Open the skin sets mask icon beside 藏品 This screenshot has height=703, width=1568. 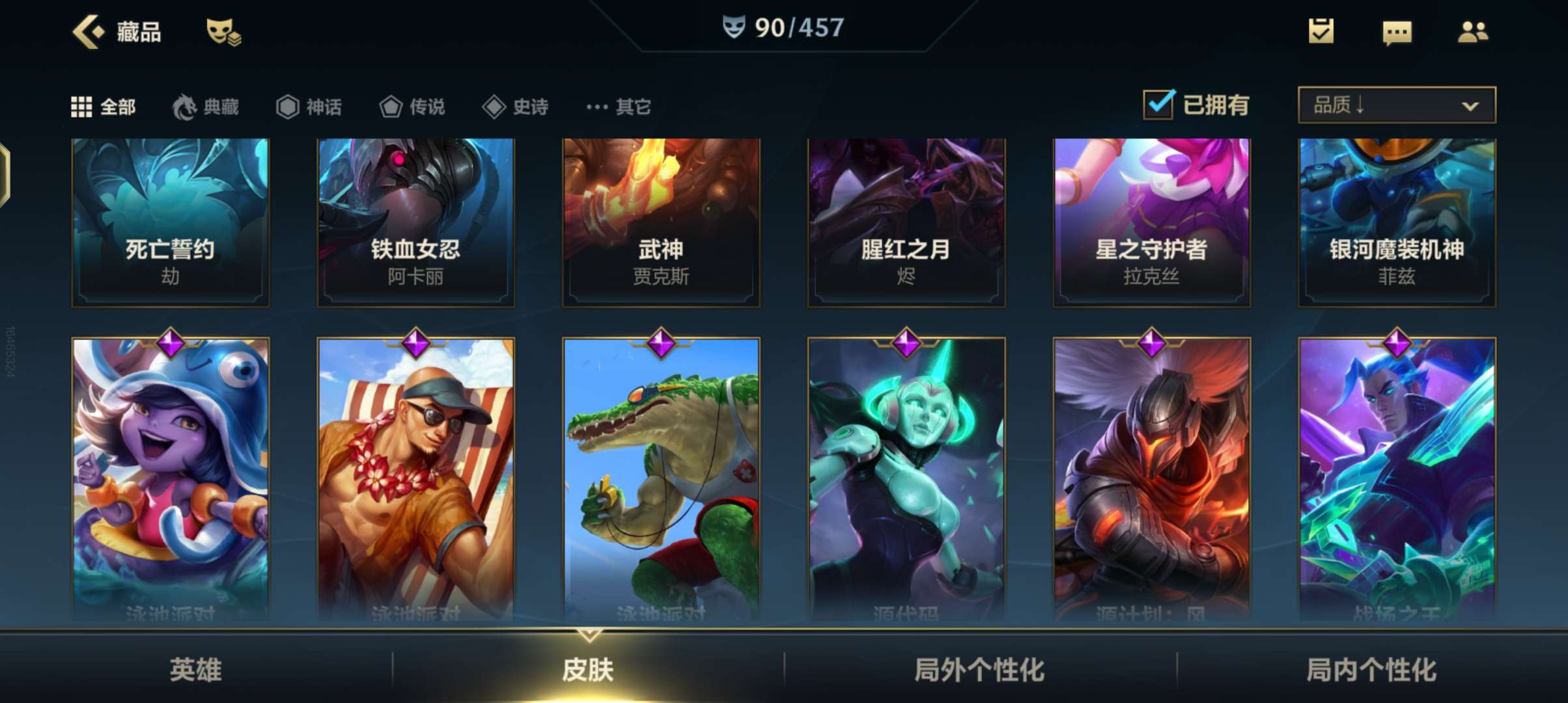point(221,30)
